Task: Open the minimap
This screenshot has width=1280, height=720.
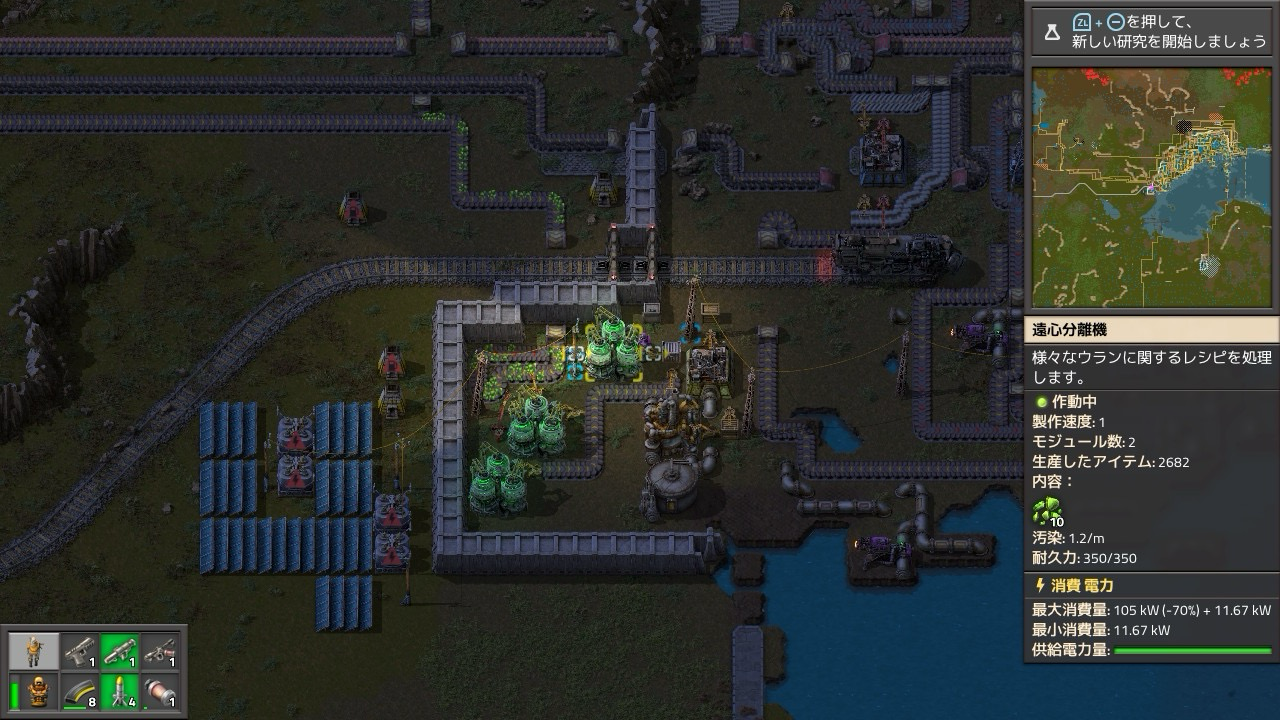Action: click(x=1153, y=187)
